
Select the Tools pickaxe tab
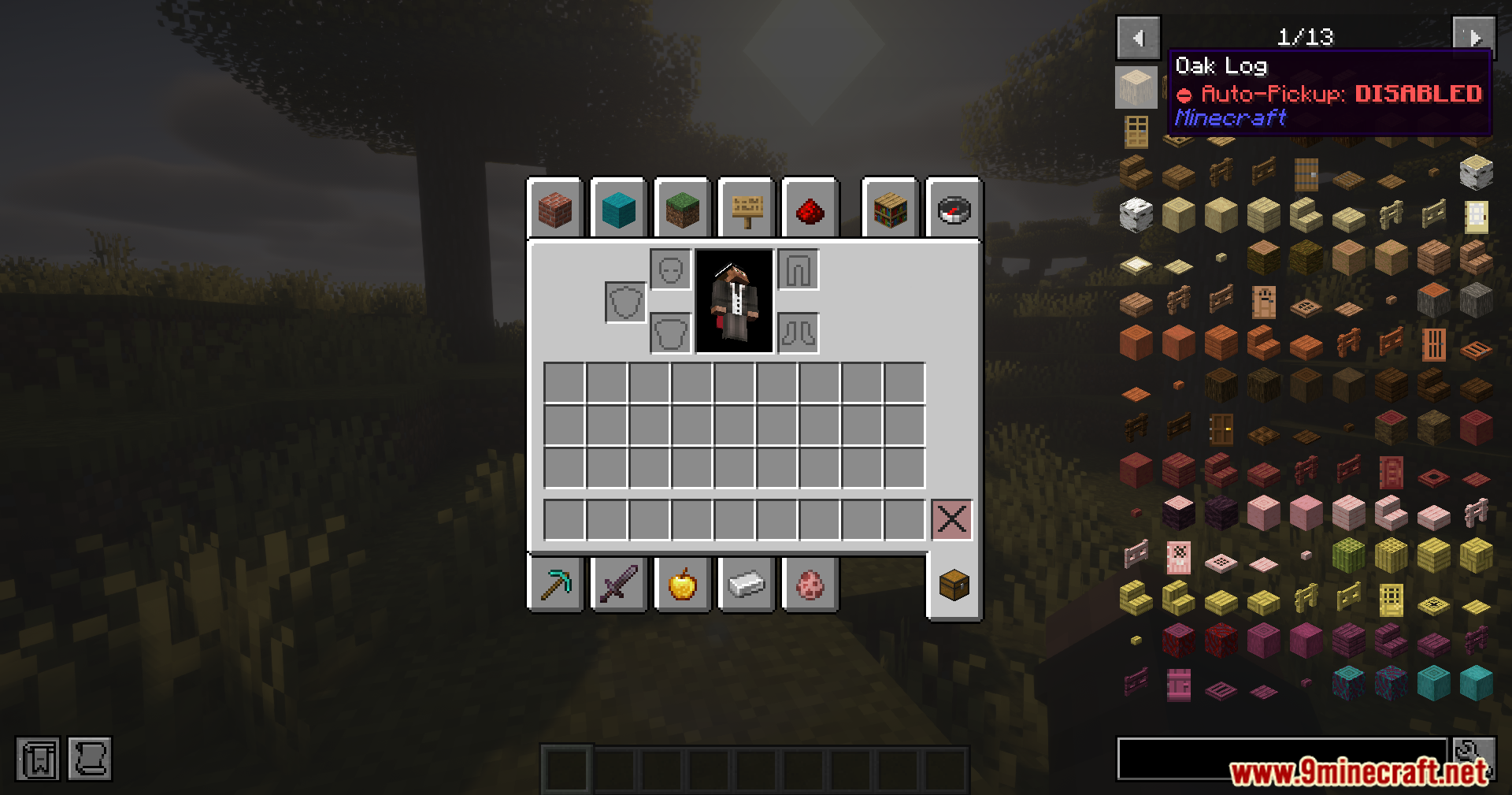[556, 584]
